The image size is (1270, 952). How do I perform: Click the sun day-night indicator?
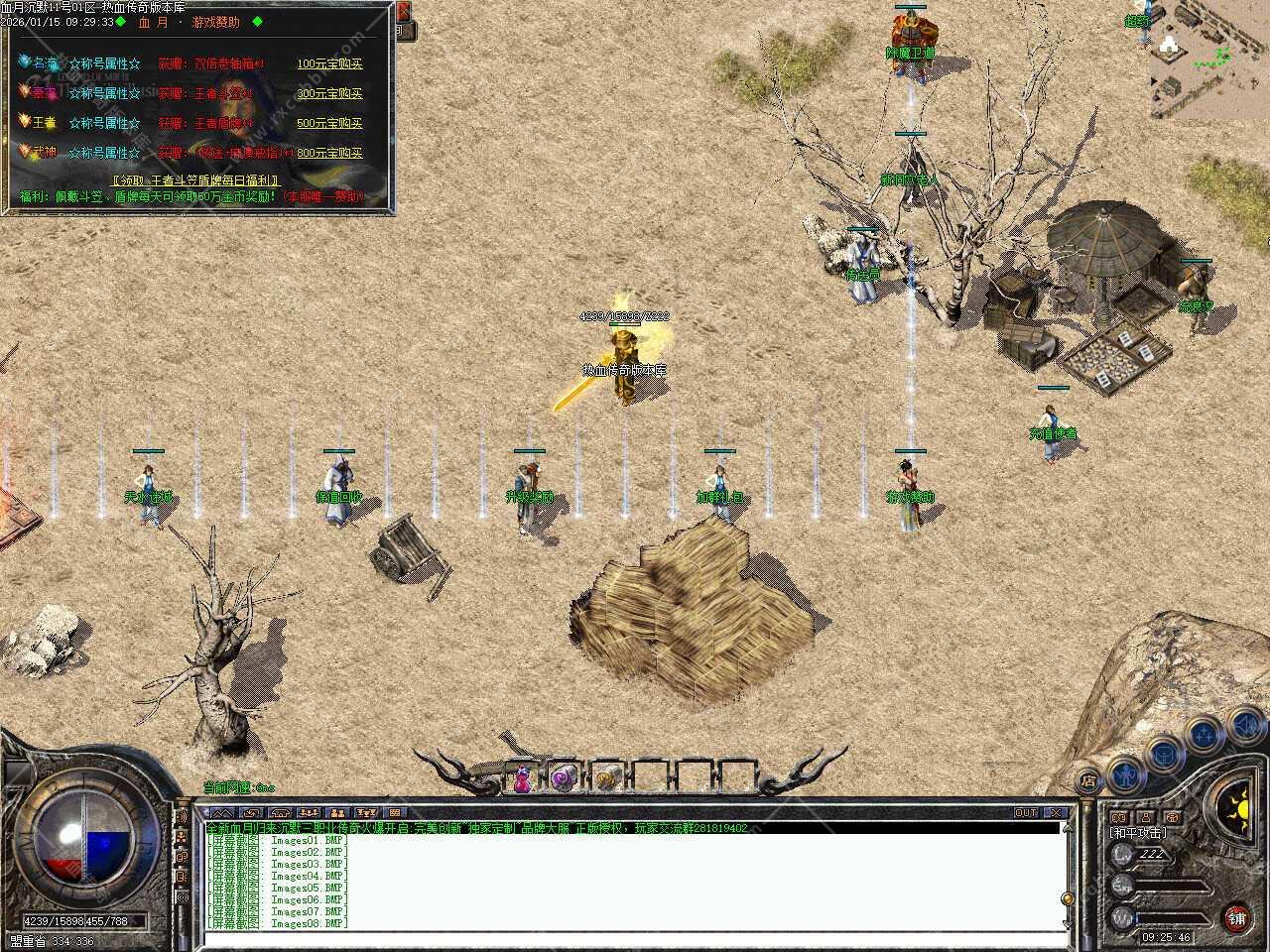coord(1238,800)
